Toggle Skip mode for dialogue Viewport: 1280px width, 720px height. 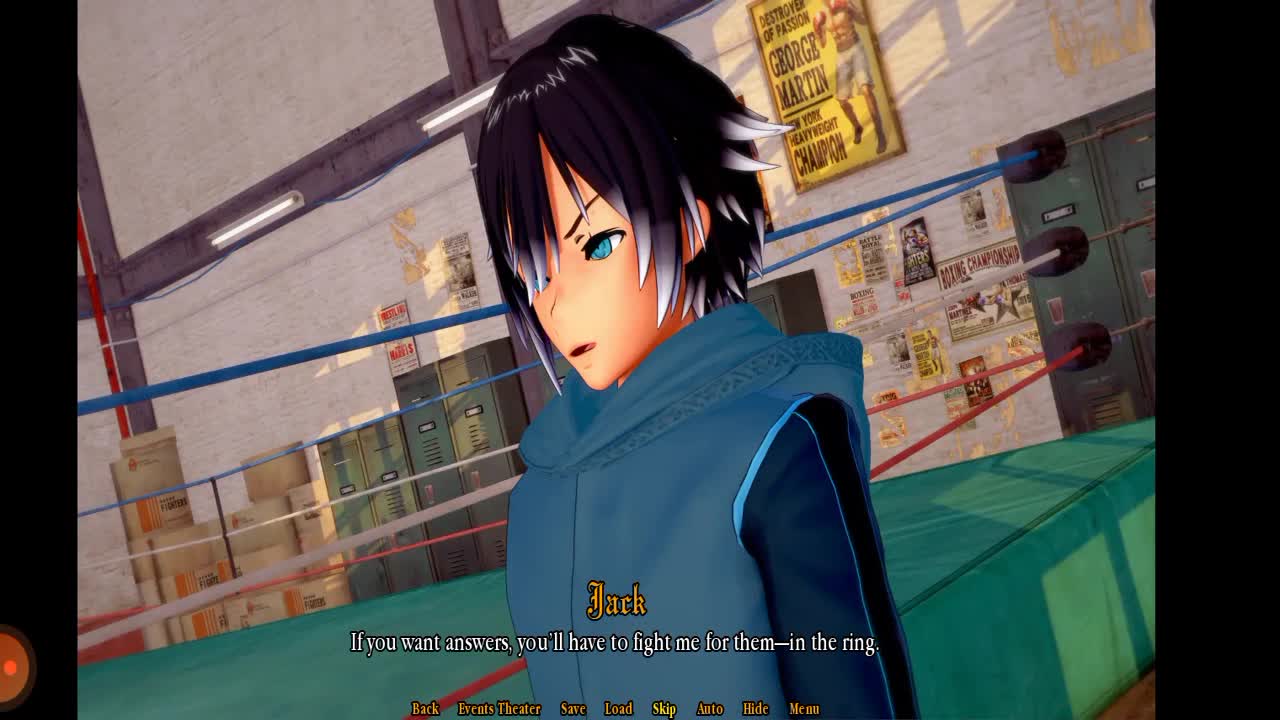(664, 708)
